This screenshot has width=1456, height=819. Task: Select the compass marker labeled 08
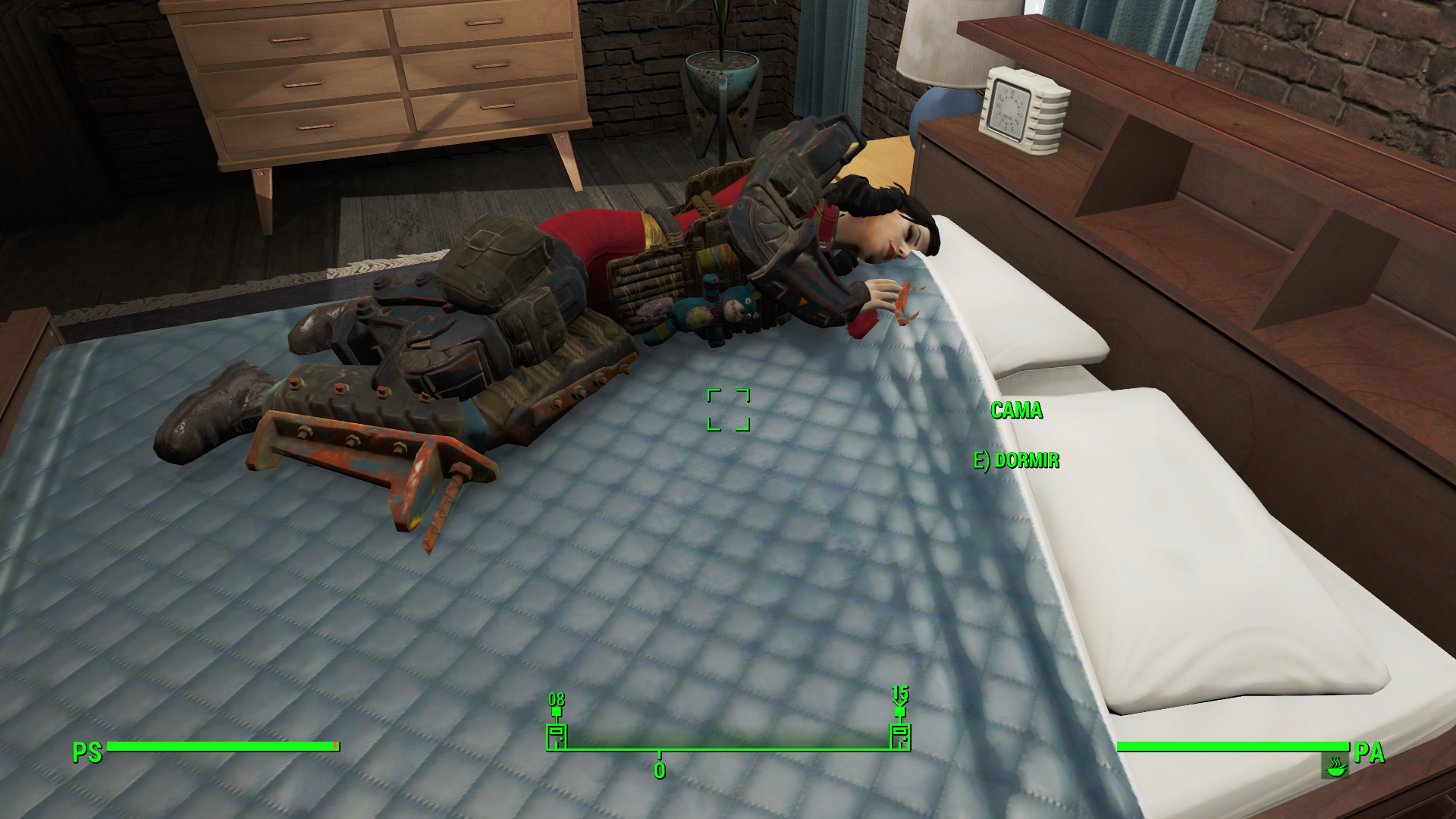(x=557, y=736)
